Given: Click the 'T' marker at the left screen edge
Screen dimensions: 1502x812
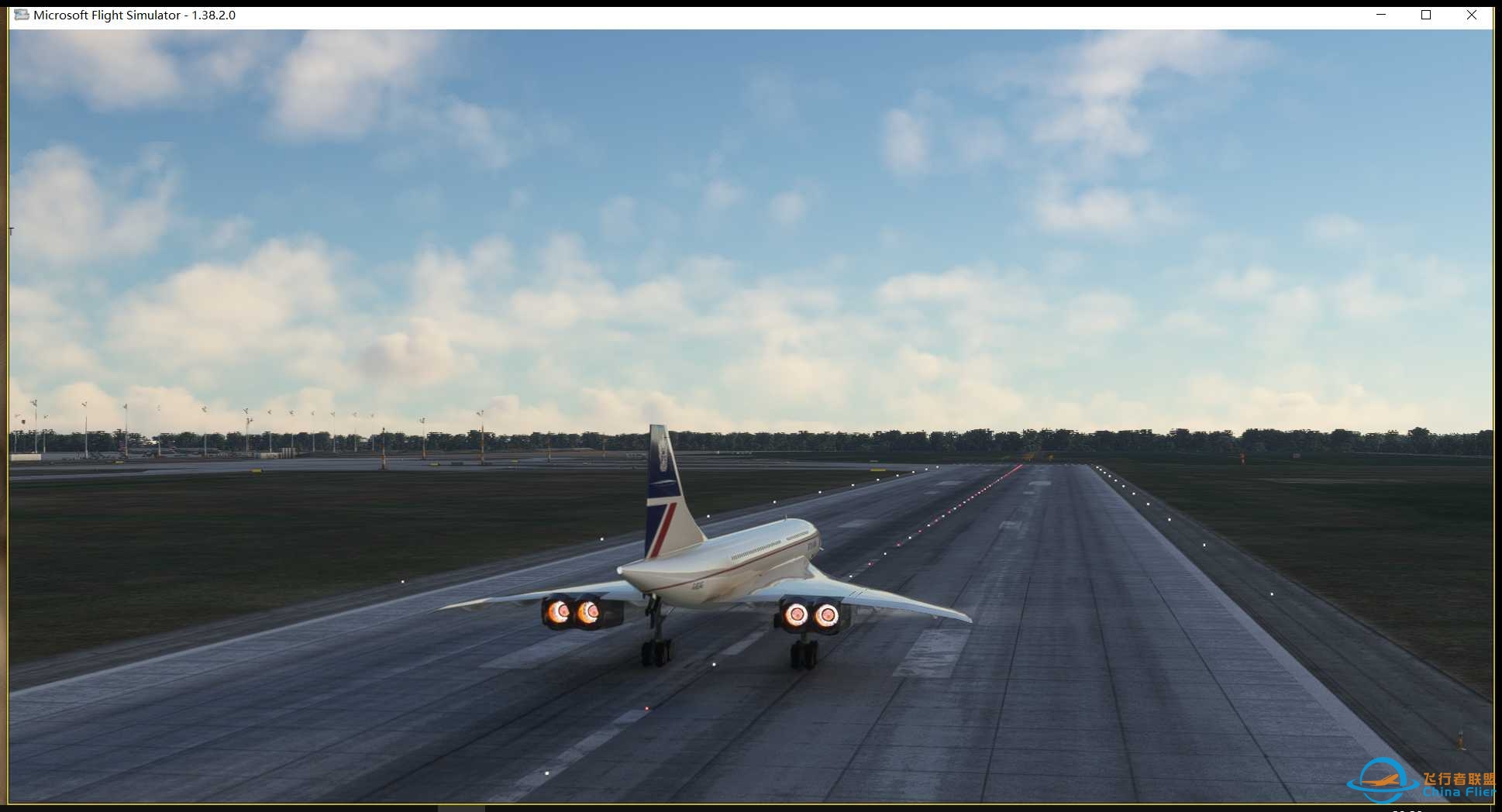Looking at the screenshot, I should click(10, 229).
